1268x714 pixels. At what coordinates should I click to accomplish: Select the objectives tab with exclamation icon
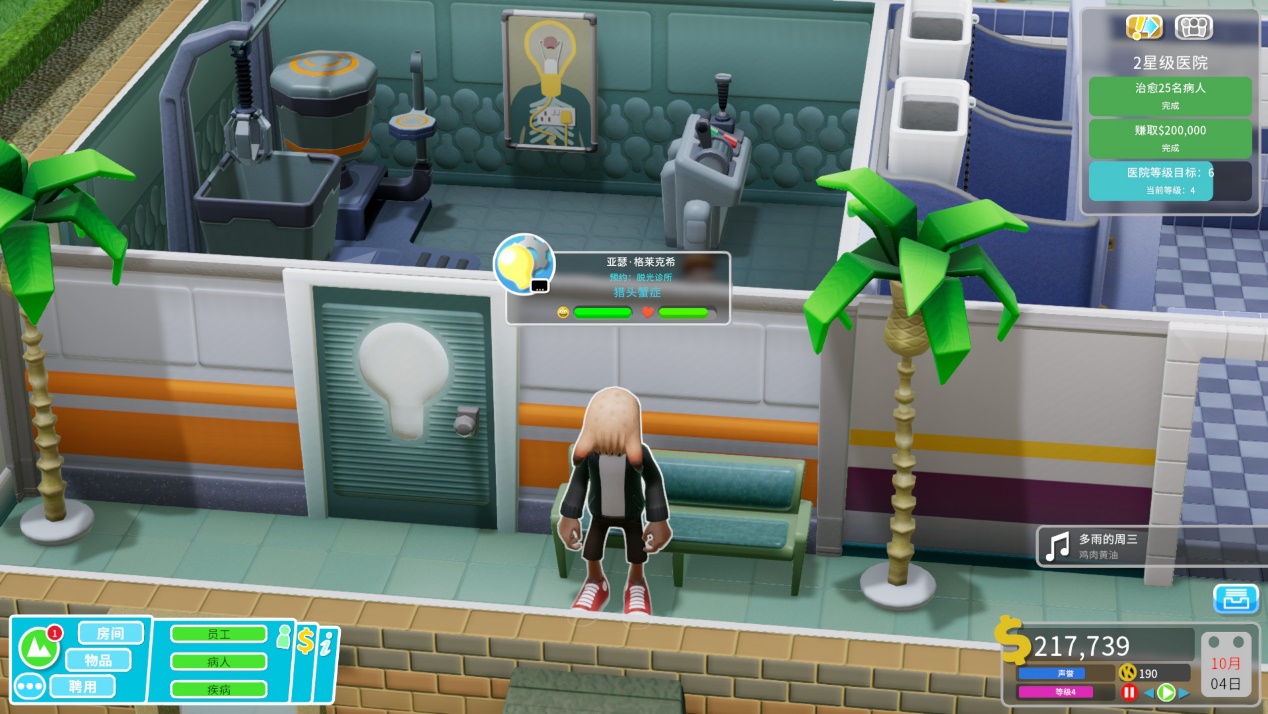point(1143,27)
